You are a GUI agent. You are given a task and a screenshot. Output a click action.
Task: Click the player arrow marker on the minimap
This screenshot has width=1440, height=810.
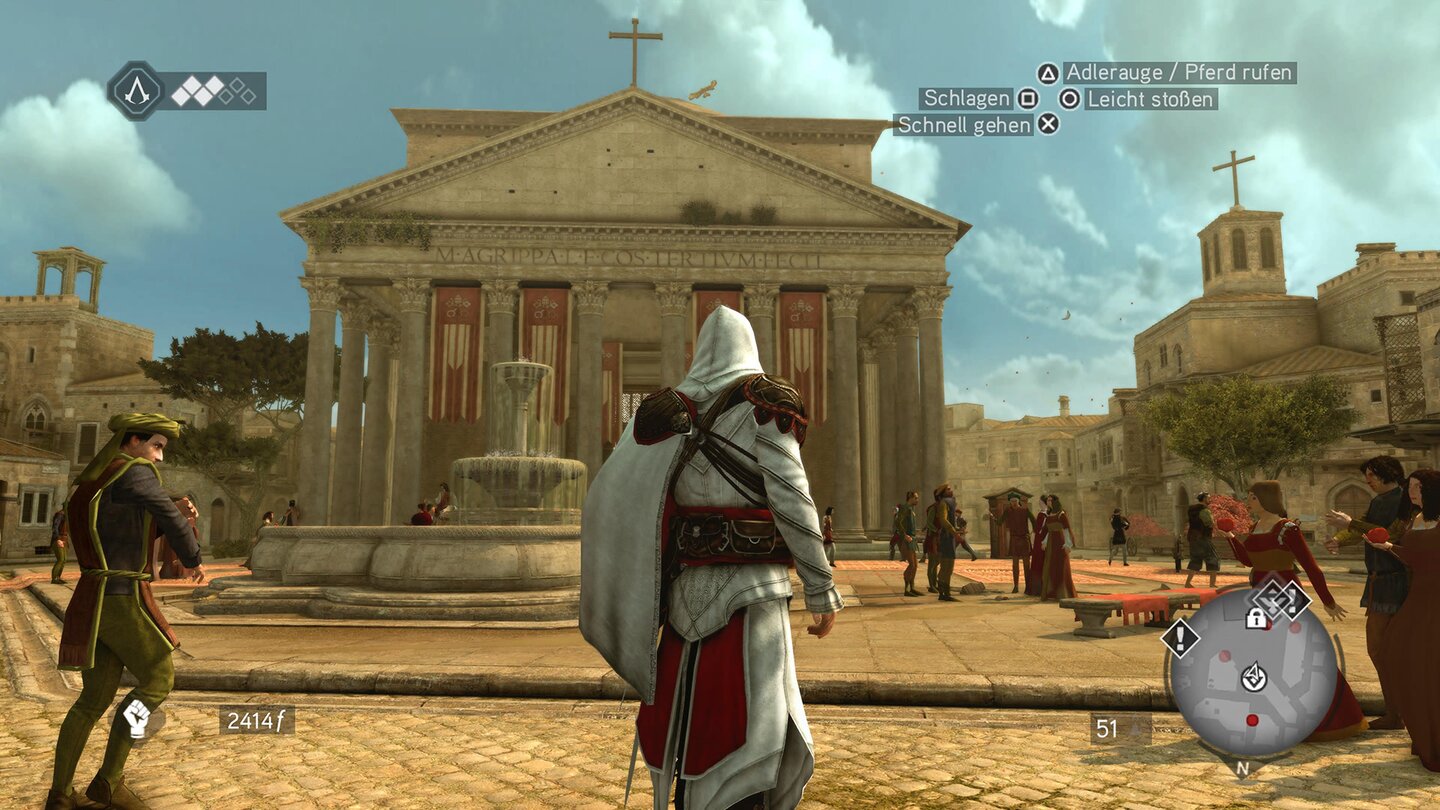pos(1253,677)
